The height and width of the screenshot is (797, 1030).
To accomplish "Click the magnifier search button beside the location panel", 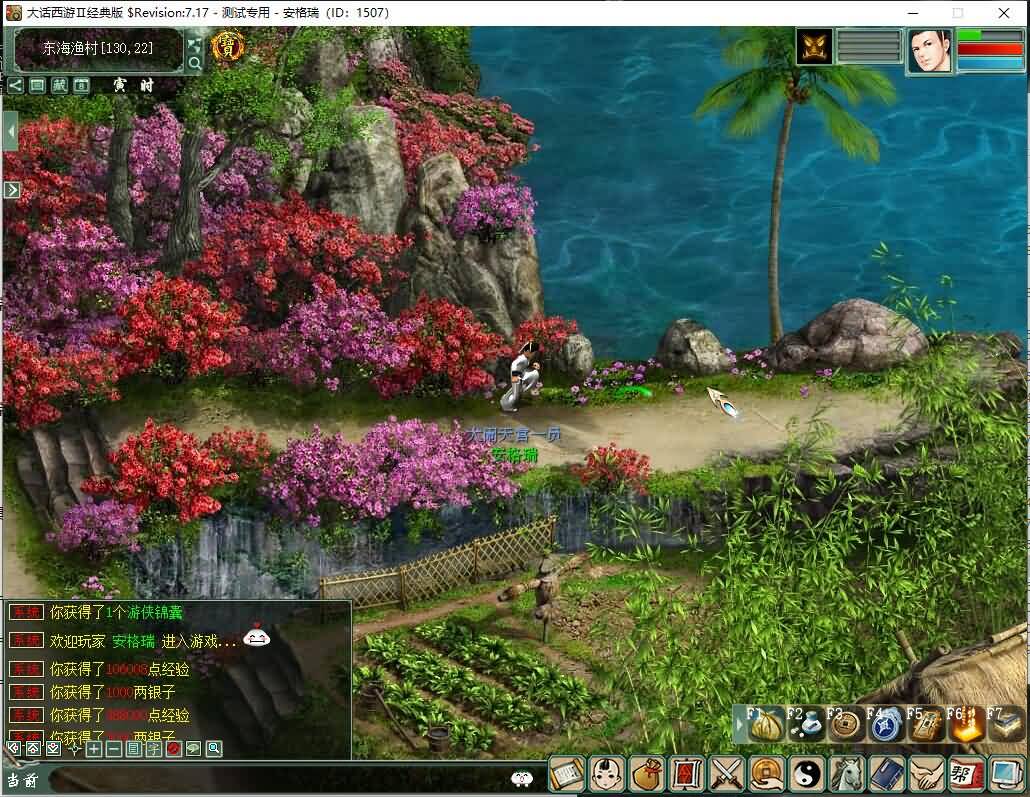I will [195, 63].
